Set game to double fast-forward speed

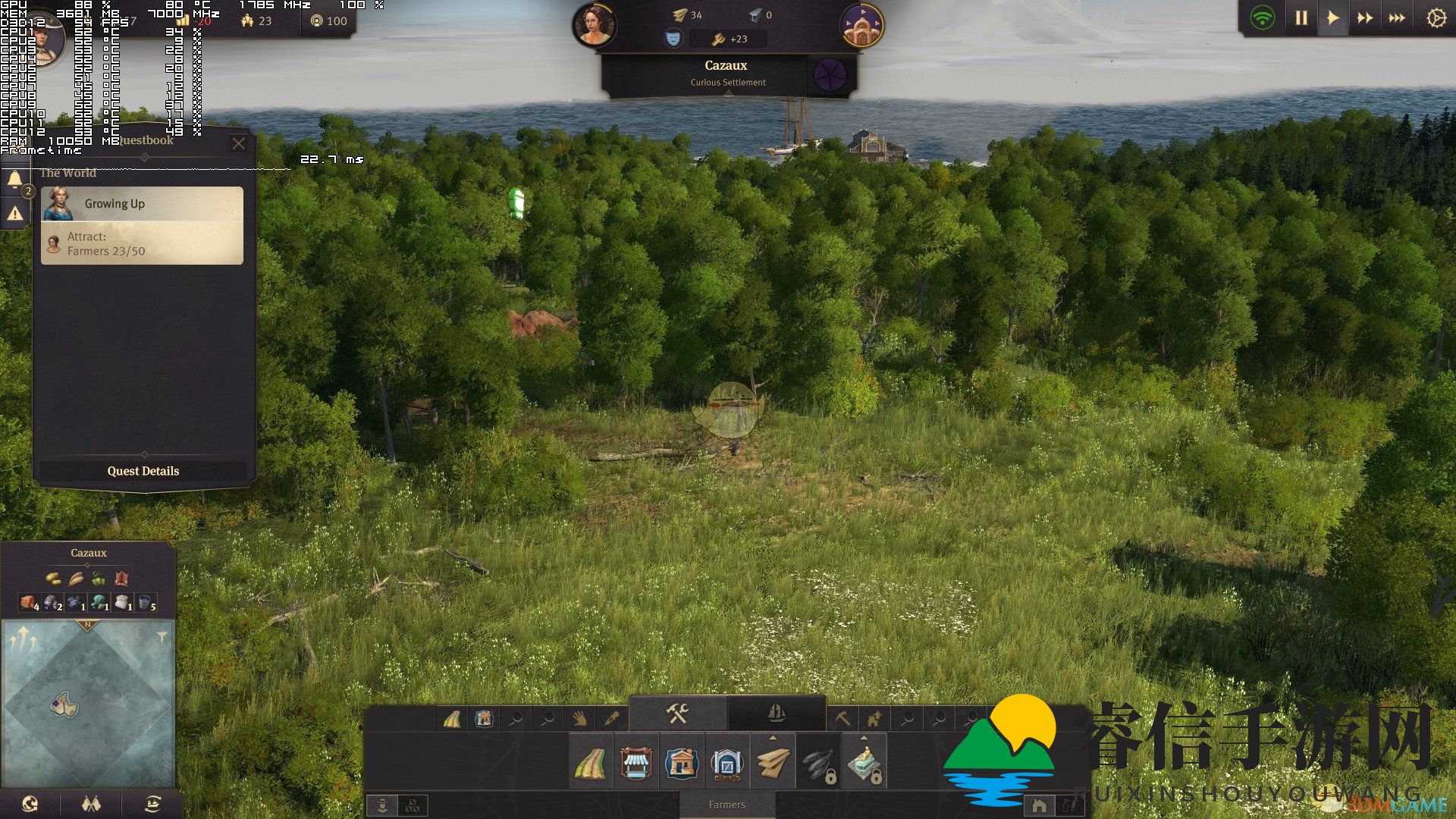[x=1364, y=18]
